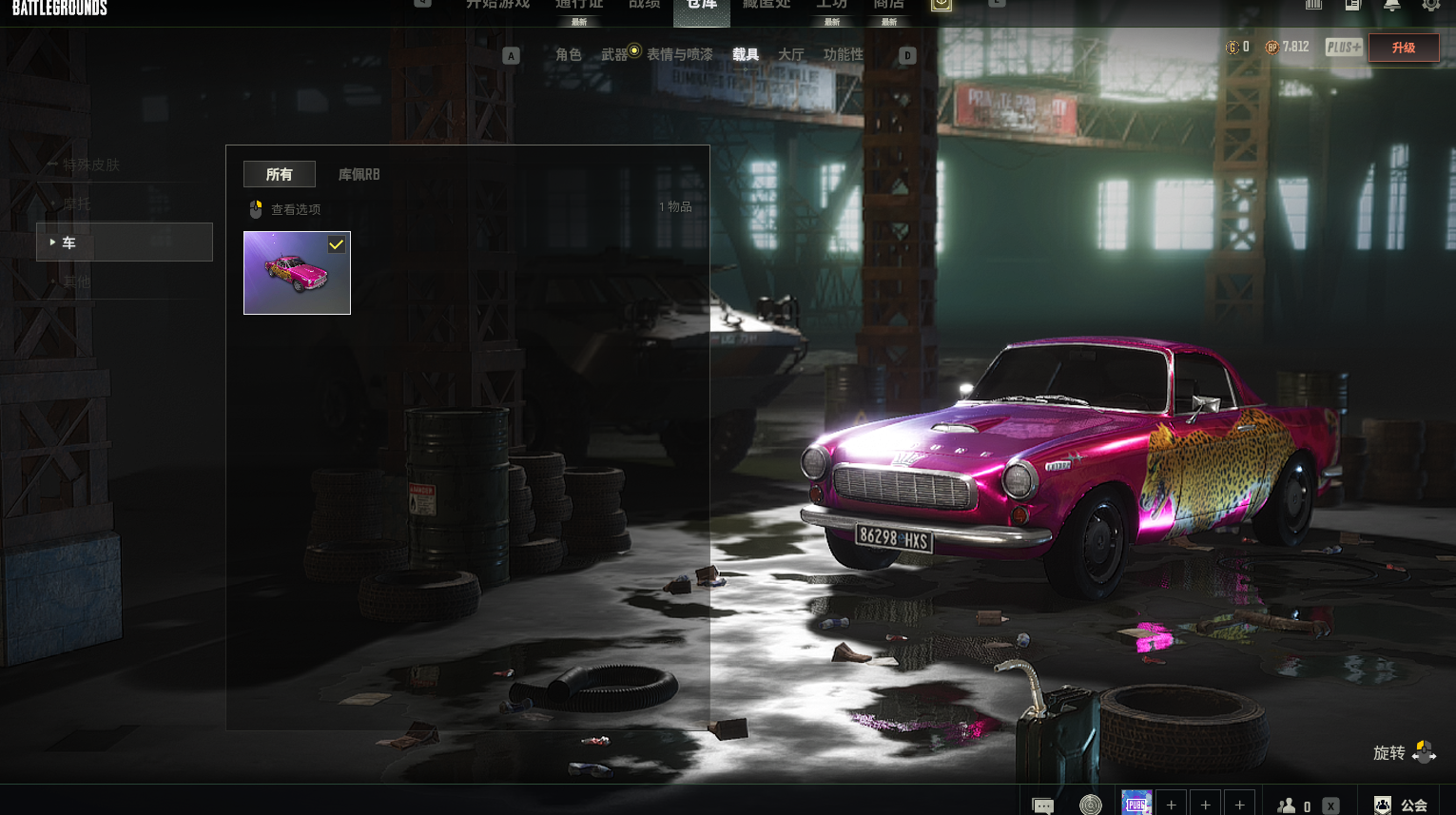Image resolution: width=1456 pixels, height=815 pixels.
Task: Open the notifications bell icon
Action: click(x=1391, y=5)
